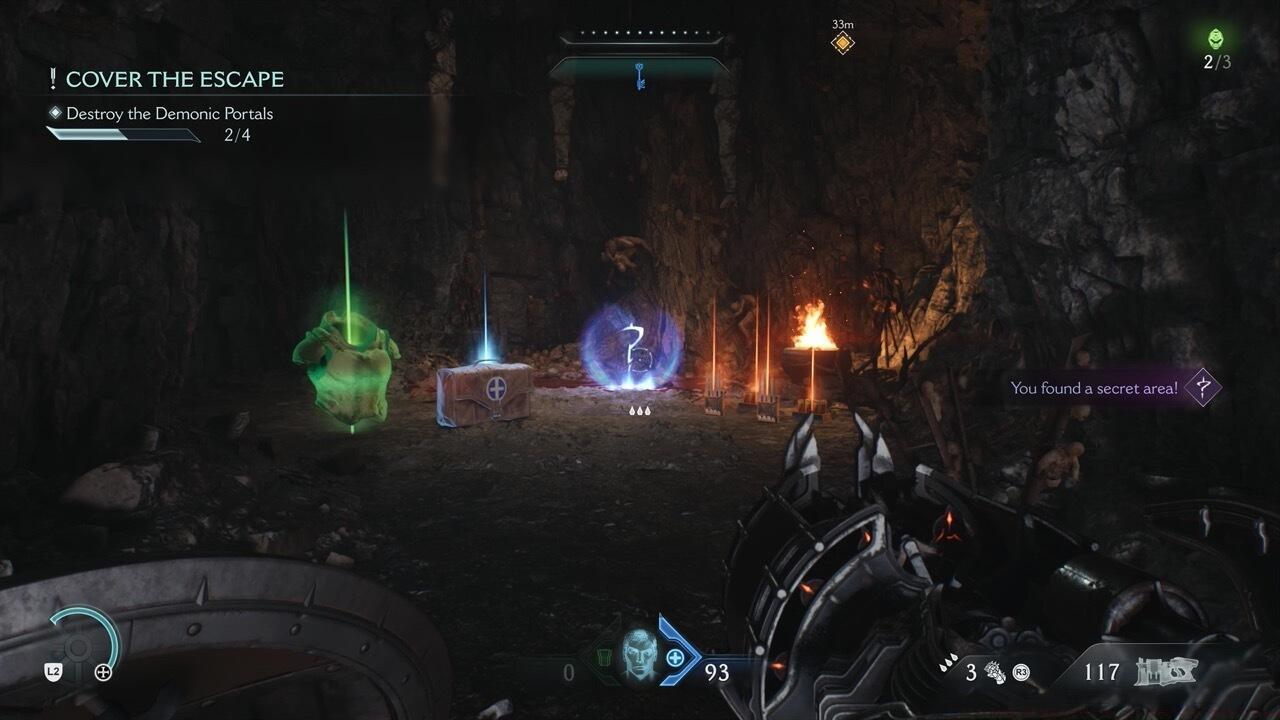Click the Slayer face portrait
Image resolution: width=1280 pixels, height=720 pixels.
[x=638, y=656]
